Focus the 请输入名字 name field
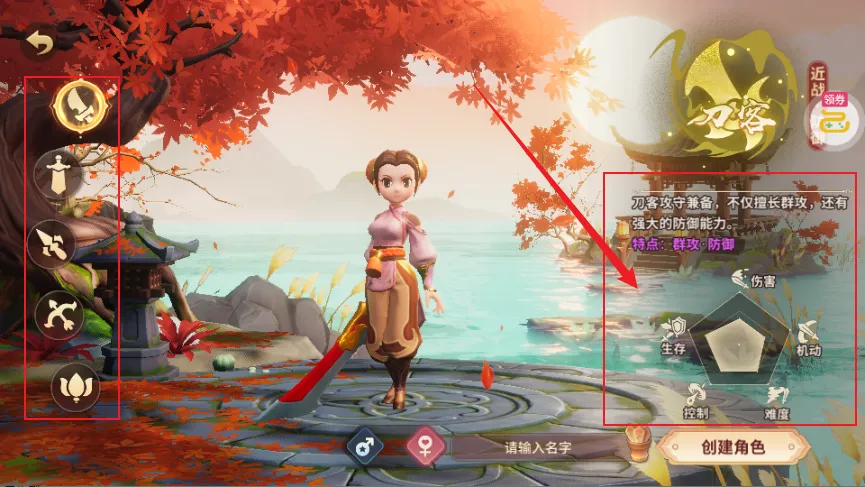 point(538,447)
